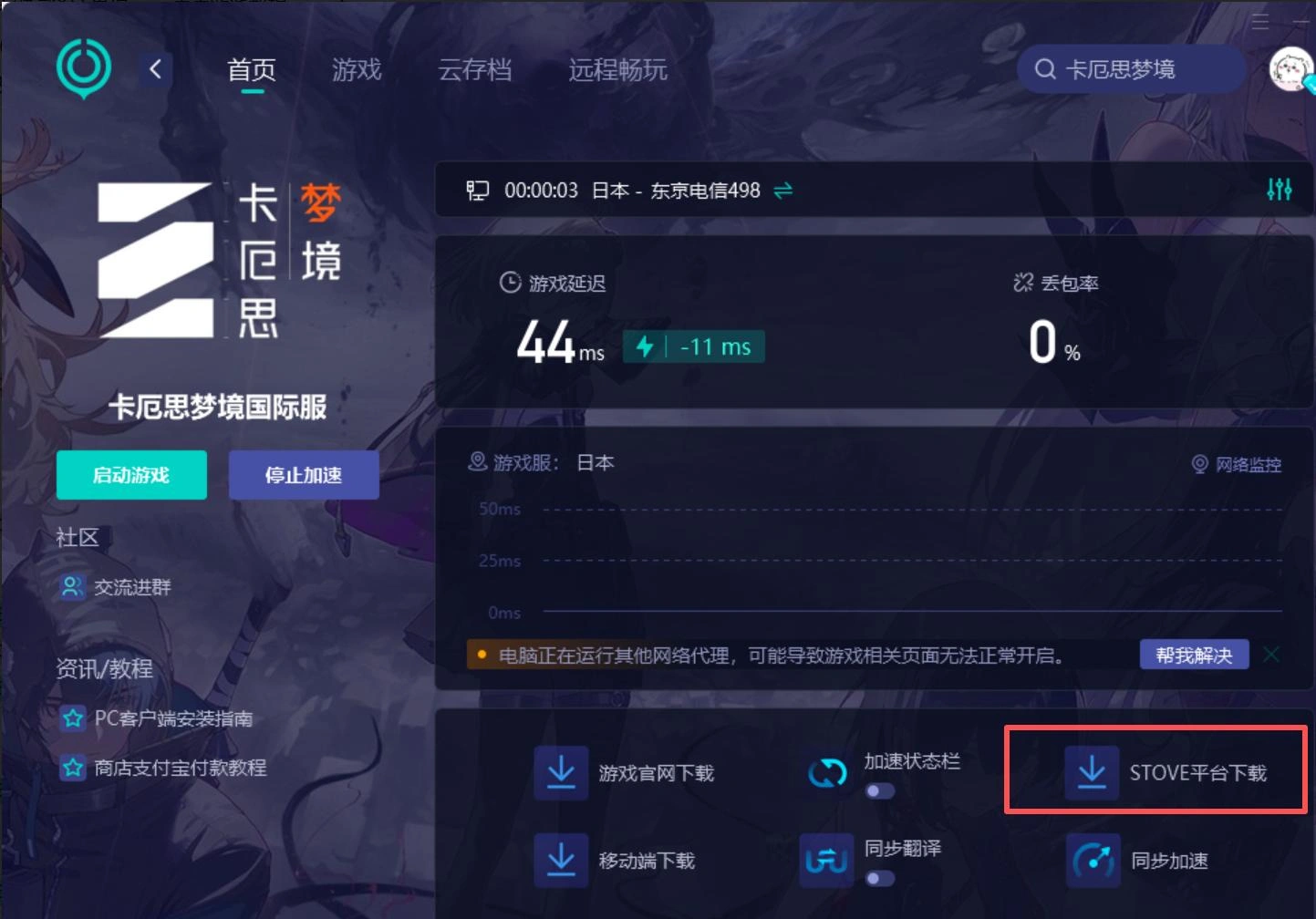This screenshot has height=919, width=1316.
Task: Switch to the 云存档 tab
Action: pyautogui.click(x=477, y=70)
